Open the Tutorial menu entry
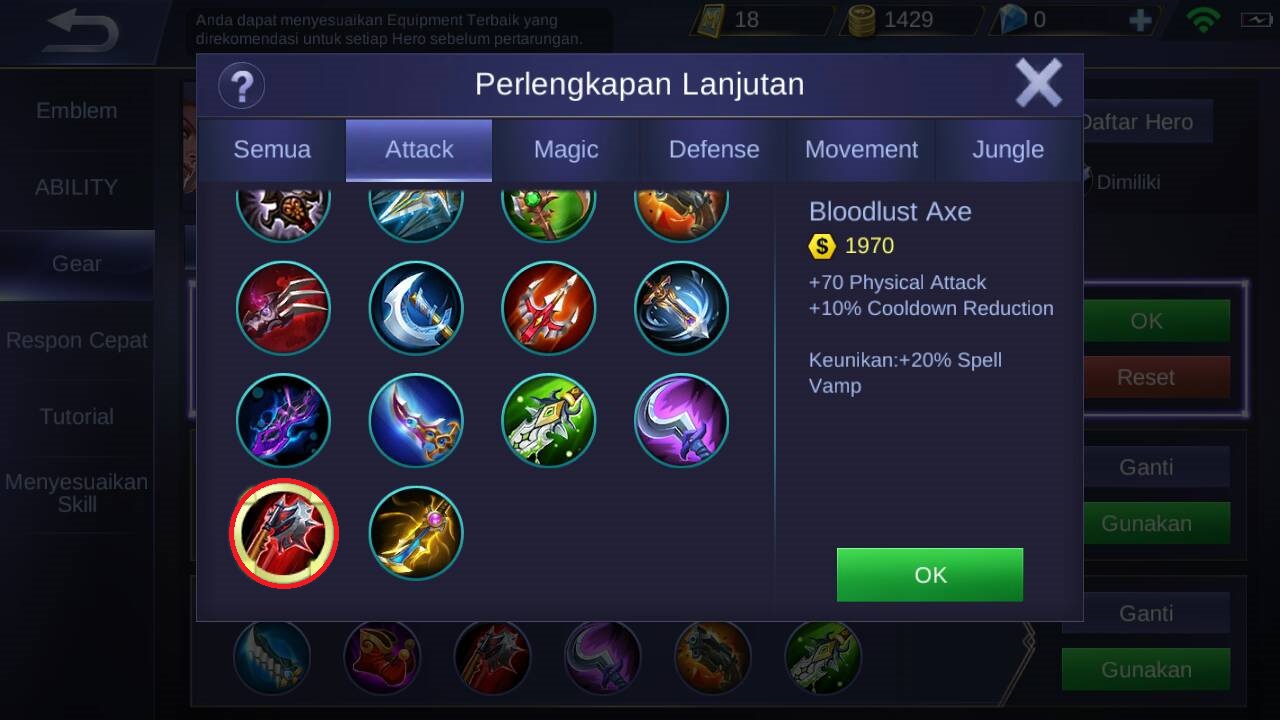This screenshot has height=720, width=1280. (x=77, y=417)
